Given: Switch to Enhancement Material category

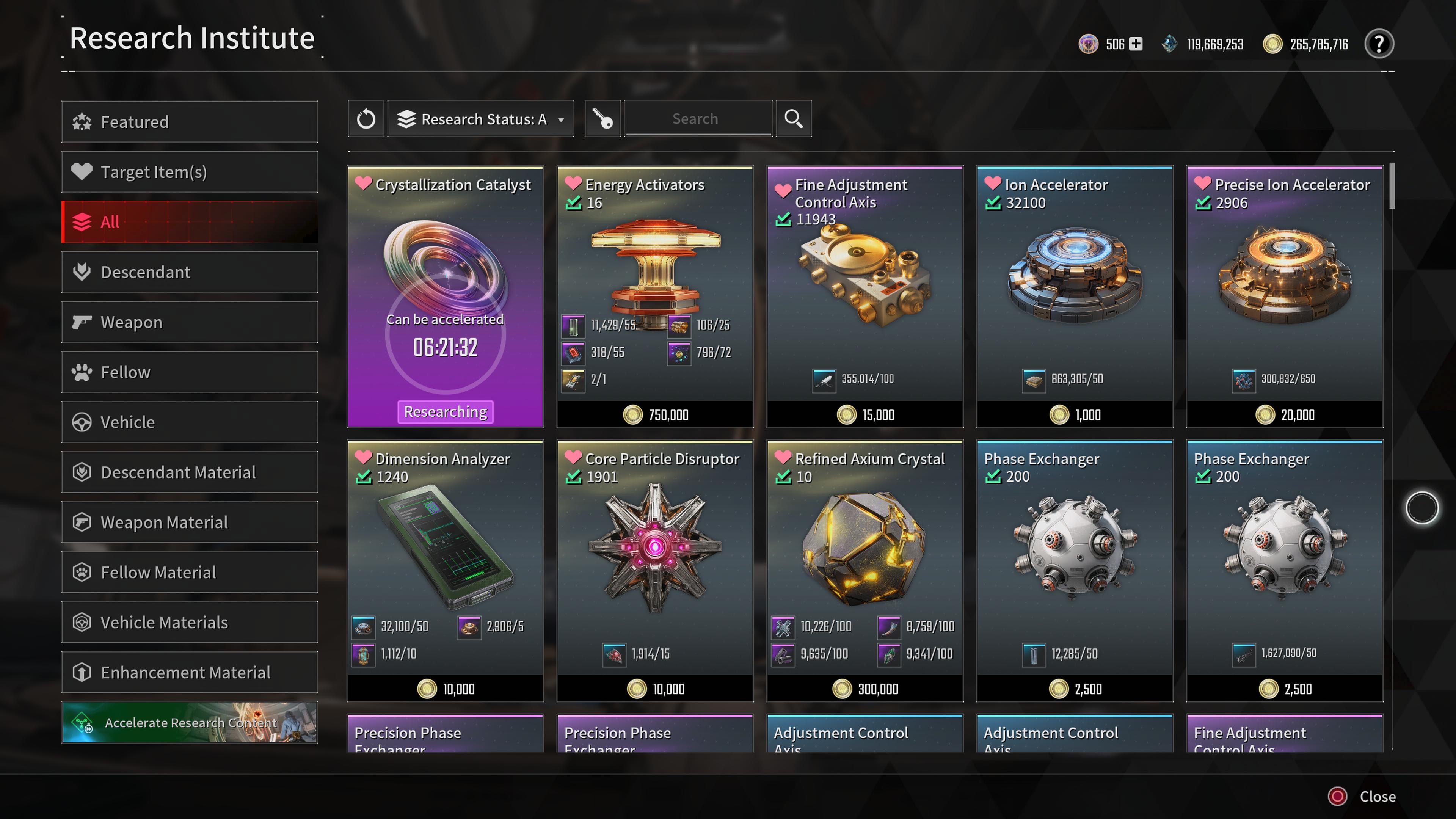Looking at the screenshot, I should point(189,673).
